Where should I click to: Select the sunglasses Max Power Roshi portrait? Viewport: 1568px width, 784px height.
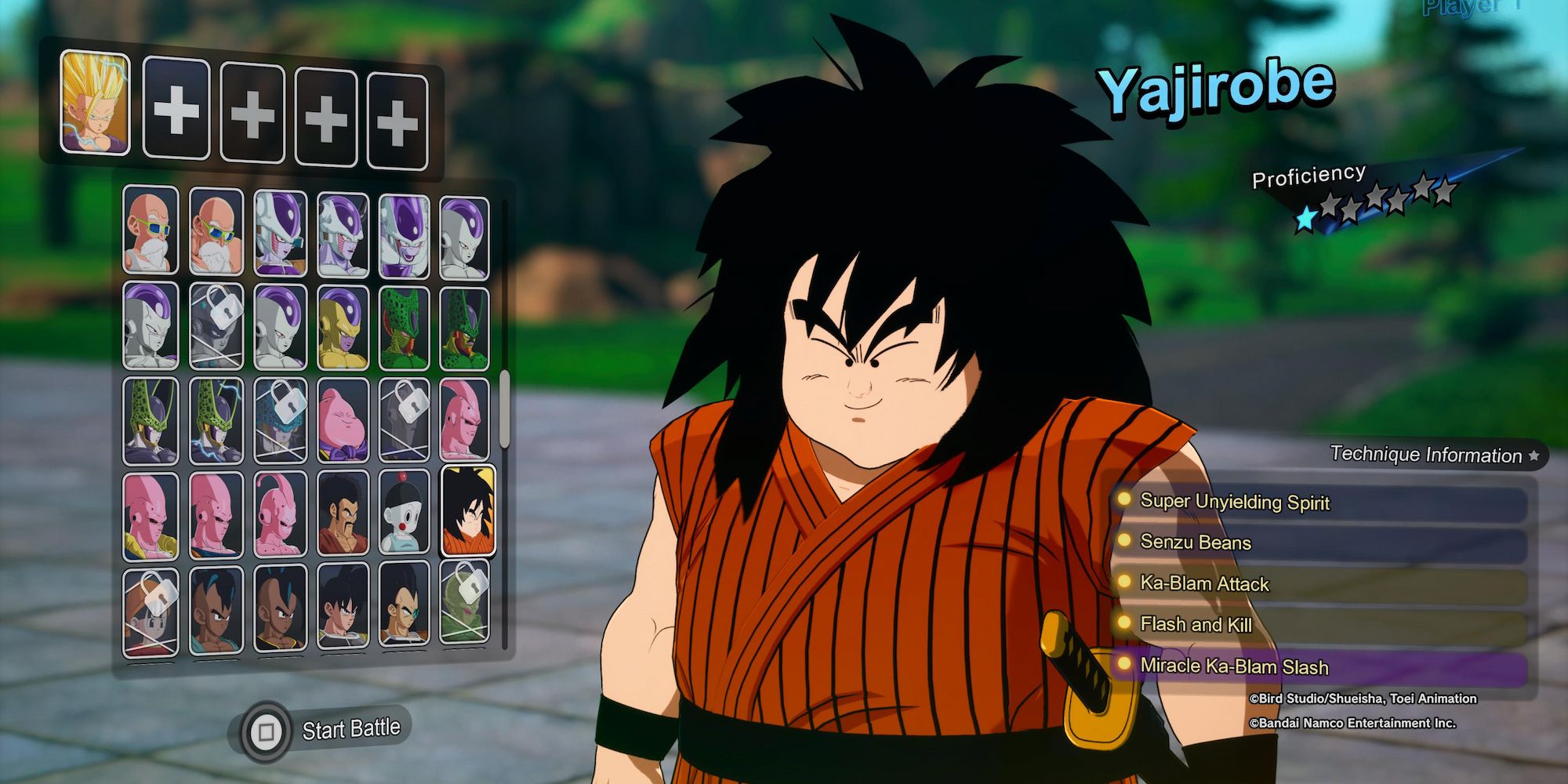[215, 233]
